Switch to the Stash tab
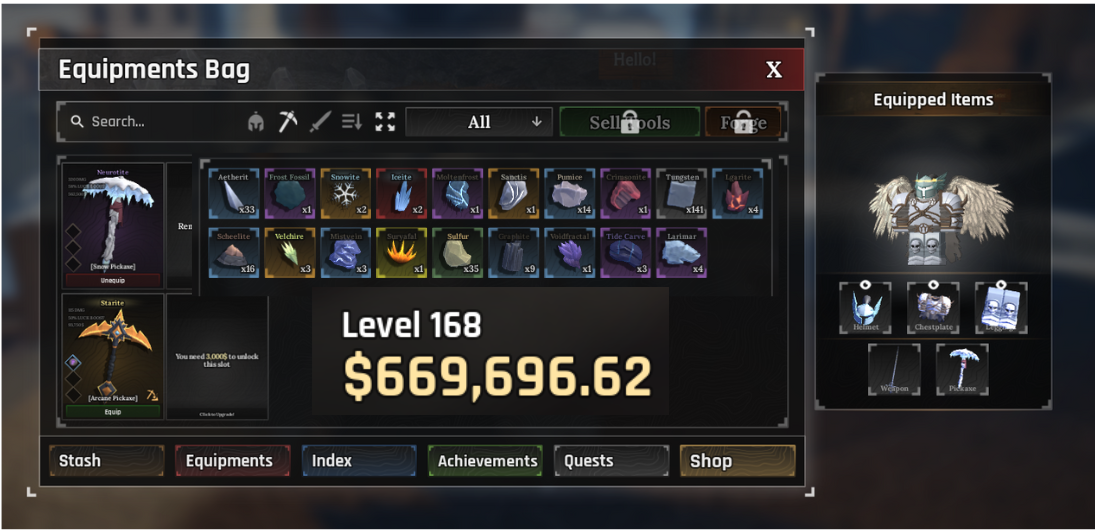 pos(106,461)
